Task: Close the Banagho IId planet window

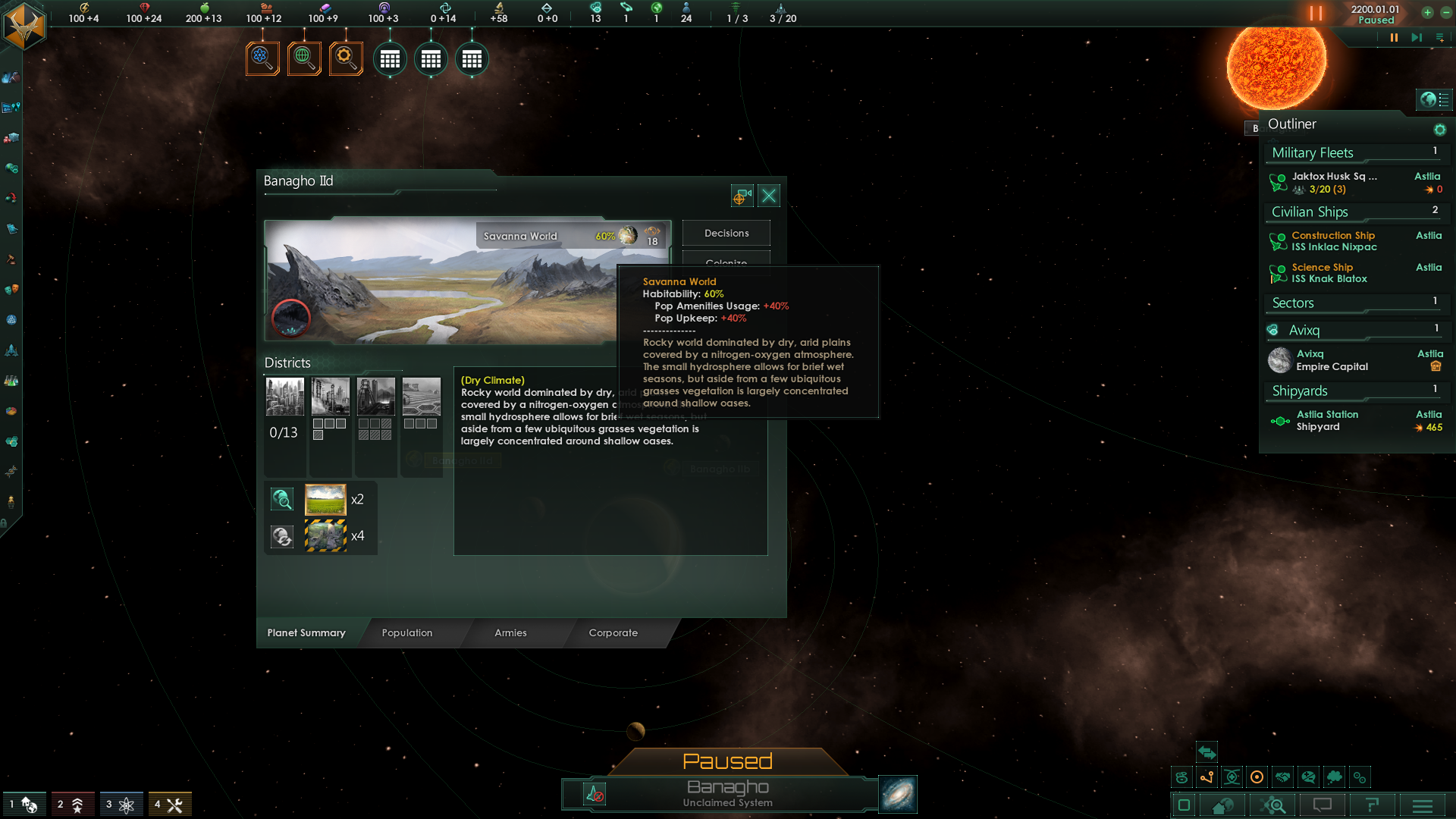Action: [769, 196]
